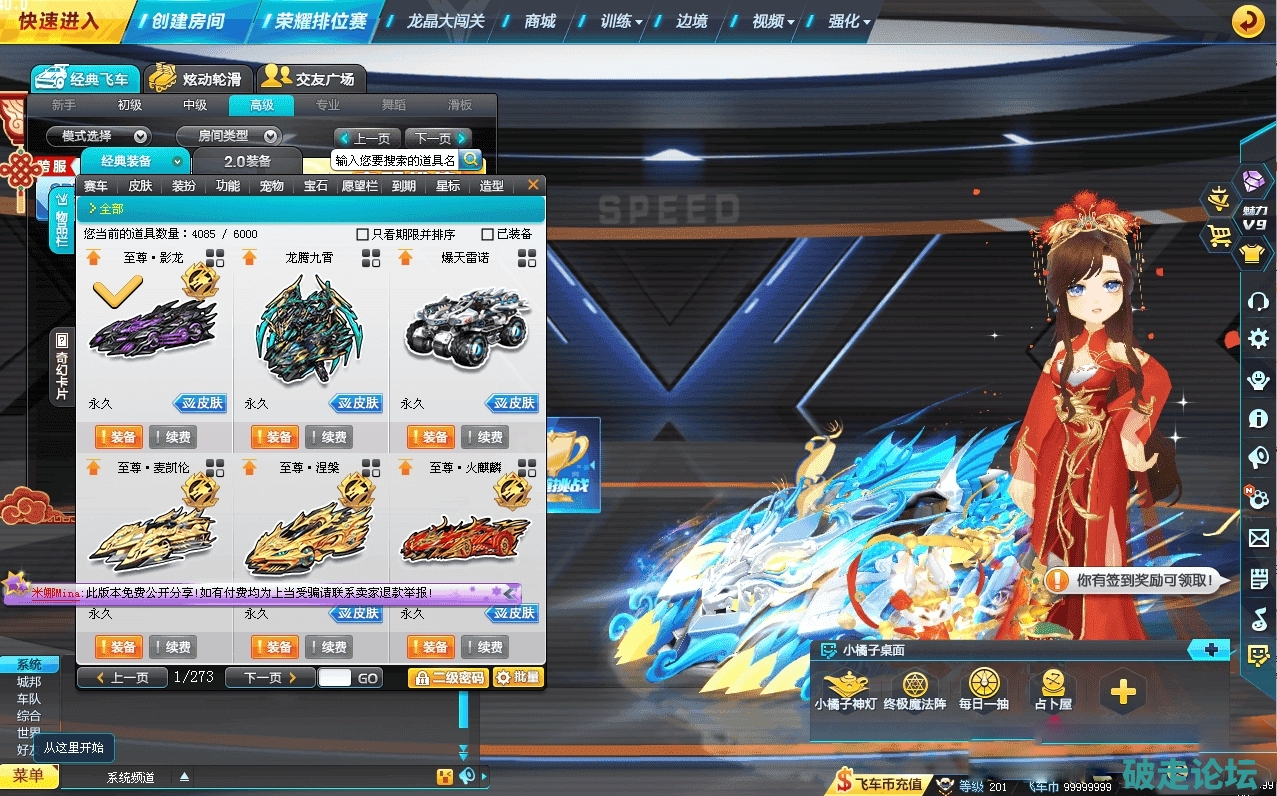Enter the 荣耀排位赛 ranked match

pos(320,21)
